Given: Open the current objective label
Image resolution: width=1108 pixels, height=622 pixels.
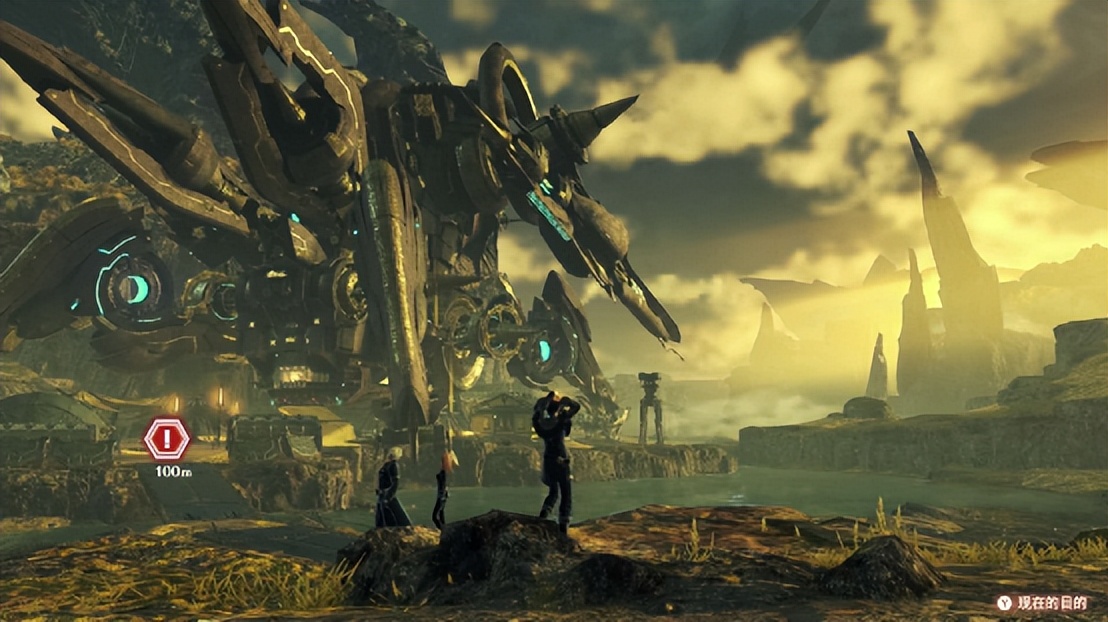Looking at the screenshot, I should [x=1050, y=602].
